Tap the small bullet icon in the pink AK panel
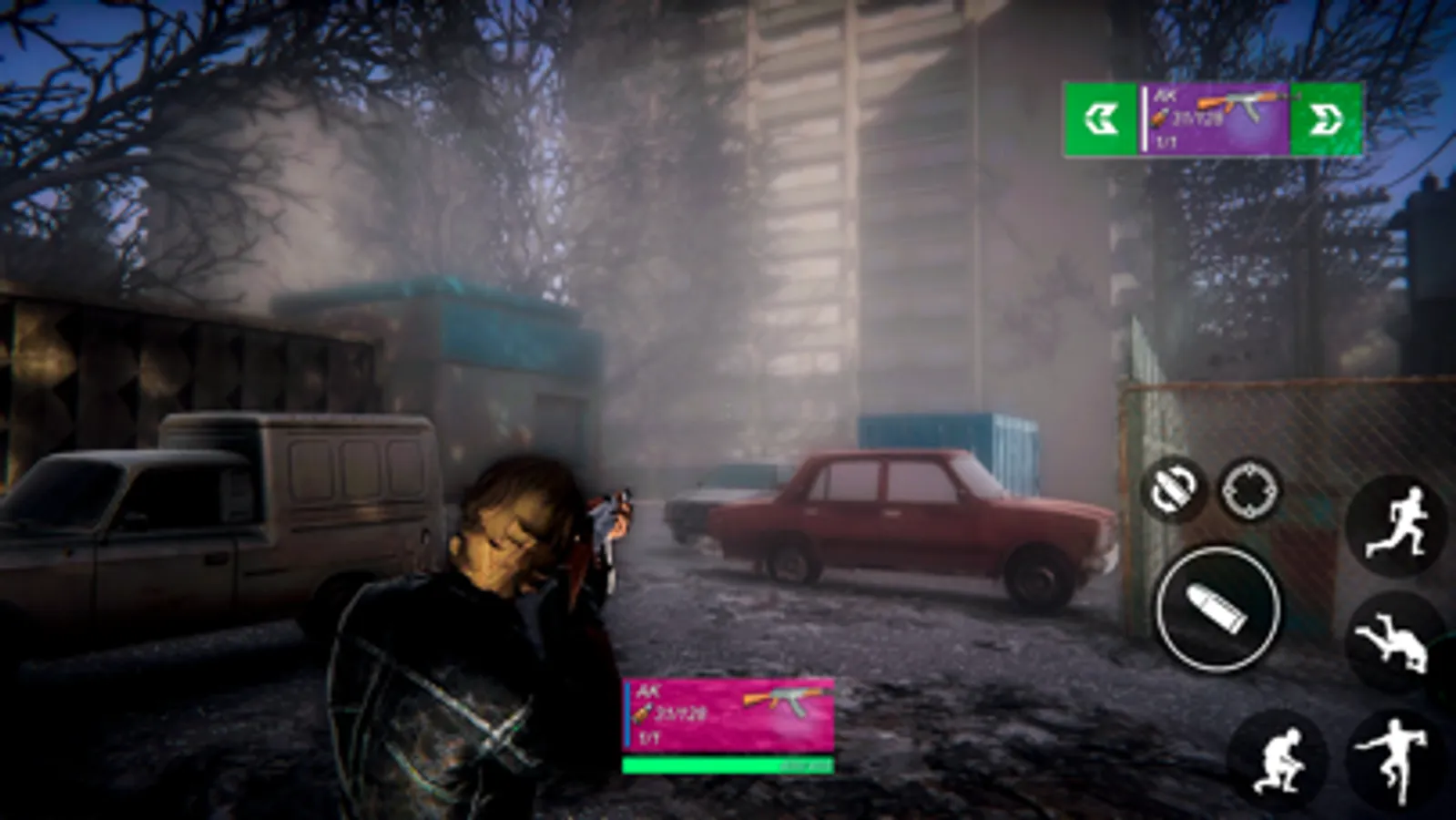 point(641,714)
